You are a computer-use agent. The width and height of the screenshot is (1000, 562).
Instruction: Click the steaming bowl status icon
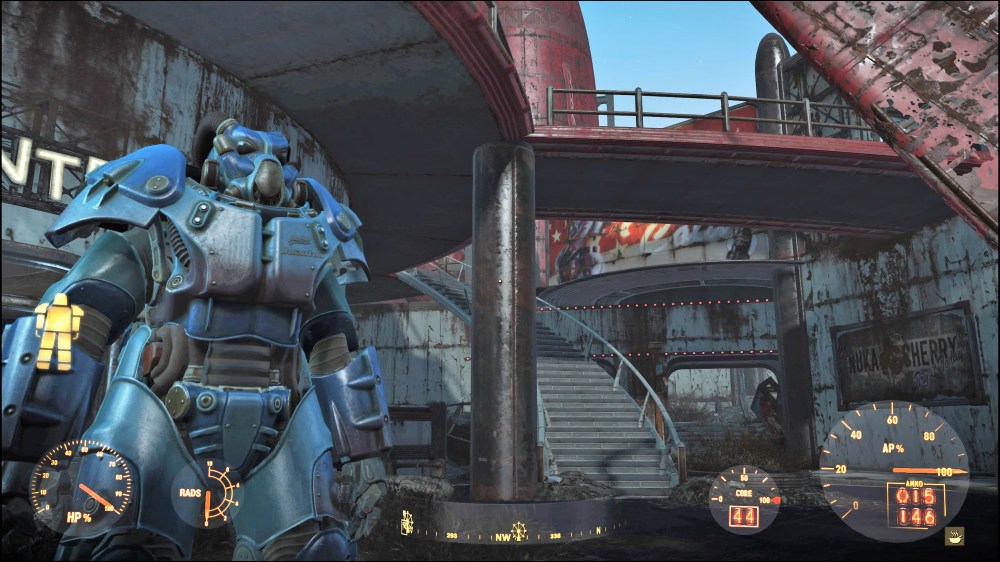coord(956,536)
